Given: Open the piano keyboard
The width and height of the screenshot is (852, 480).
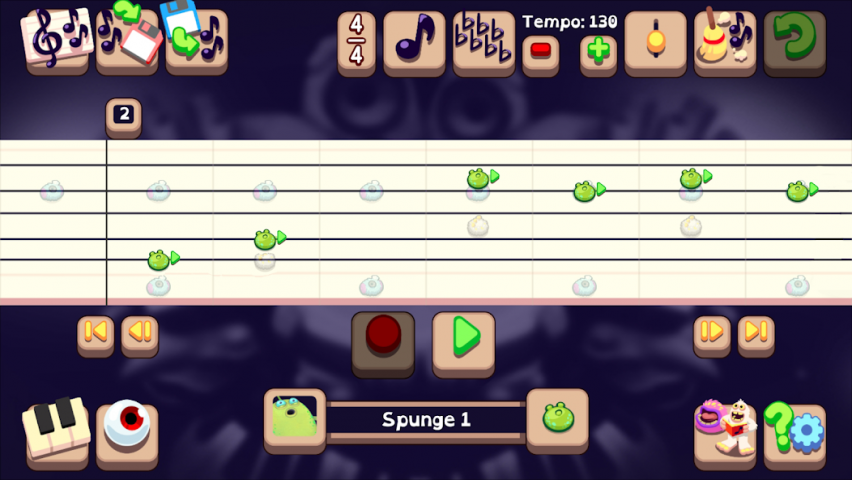Looking at the screenshot, I should point(56,430).
